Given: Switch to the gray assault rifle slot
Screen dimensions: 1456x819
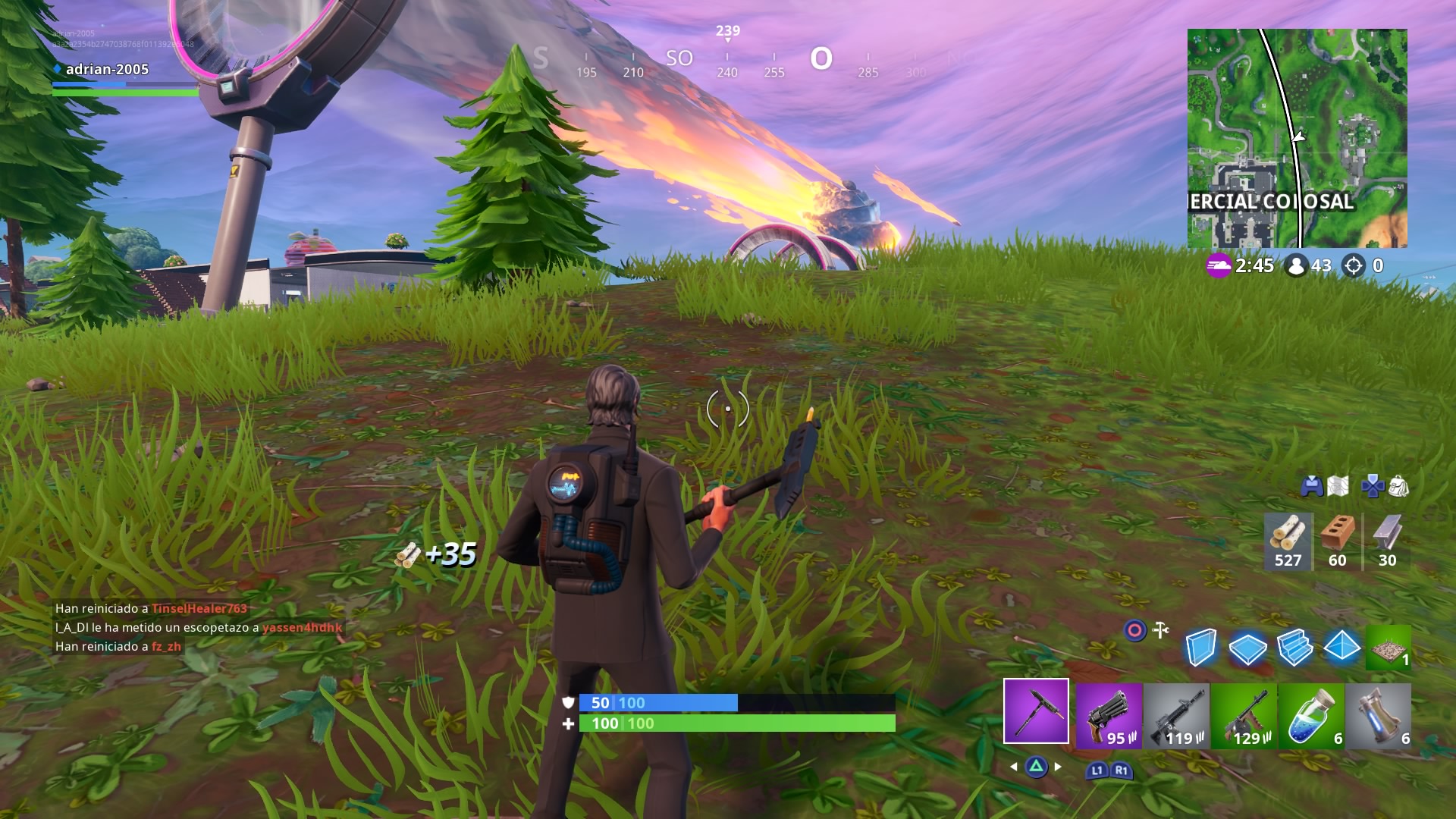Looking at the screenshot, I should 1176,717.
